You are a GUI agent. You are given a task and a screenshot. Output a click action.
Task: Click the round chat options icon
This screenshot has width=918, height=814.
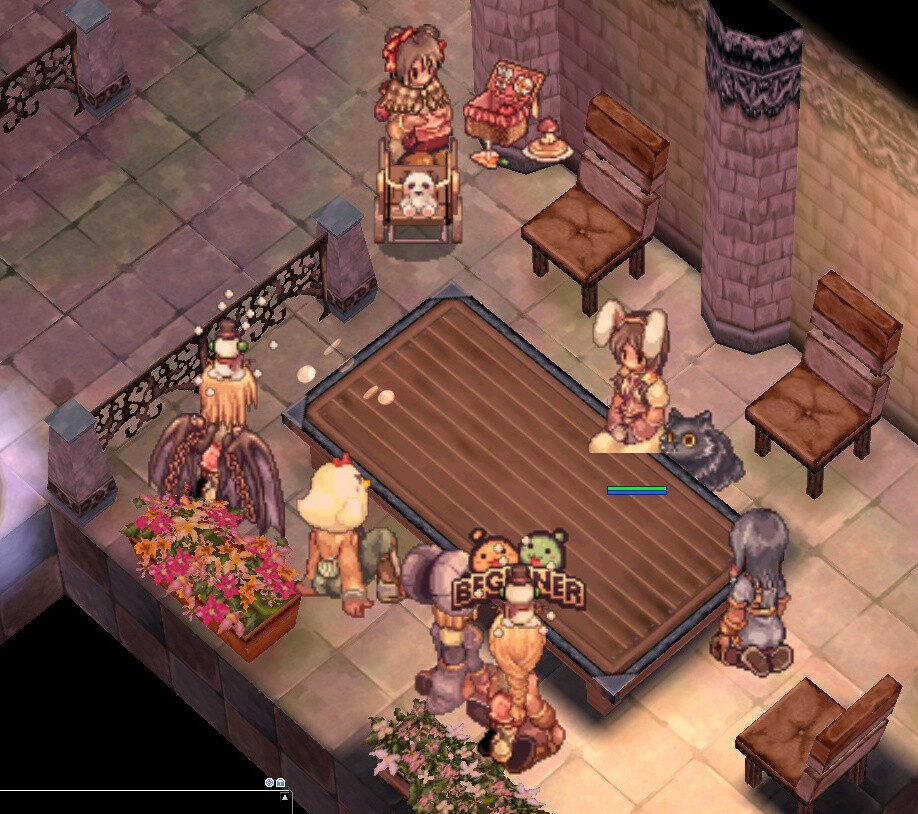(269, 782)
